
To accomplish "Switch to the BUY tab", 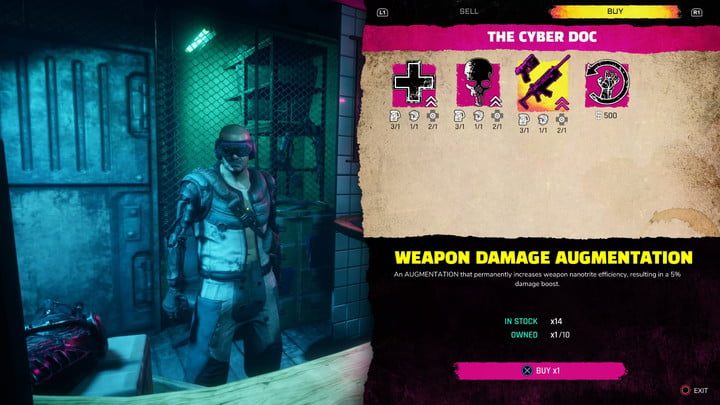I will click(x=617, y=12).
